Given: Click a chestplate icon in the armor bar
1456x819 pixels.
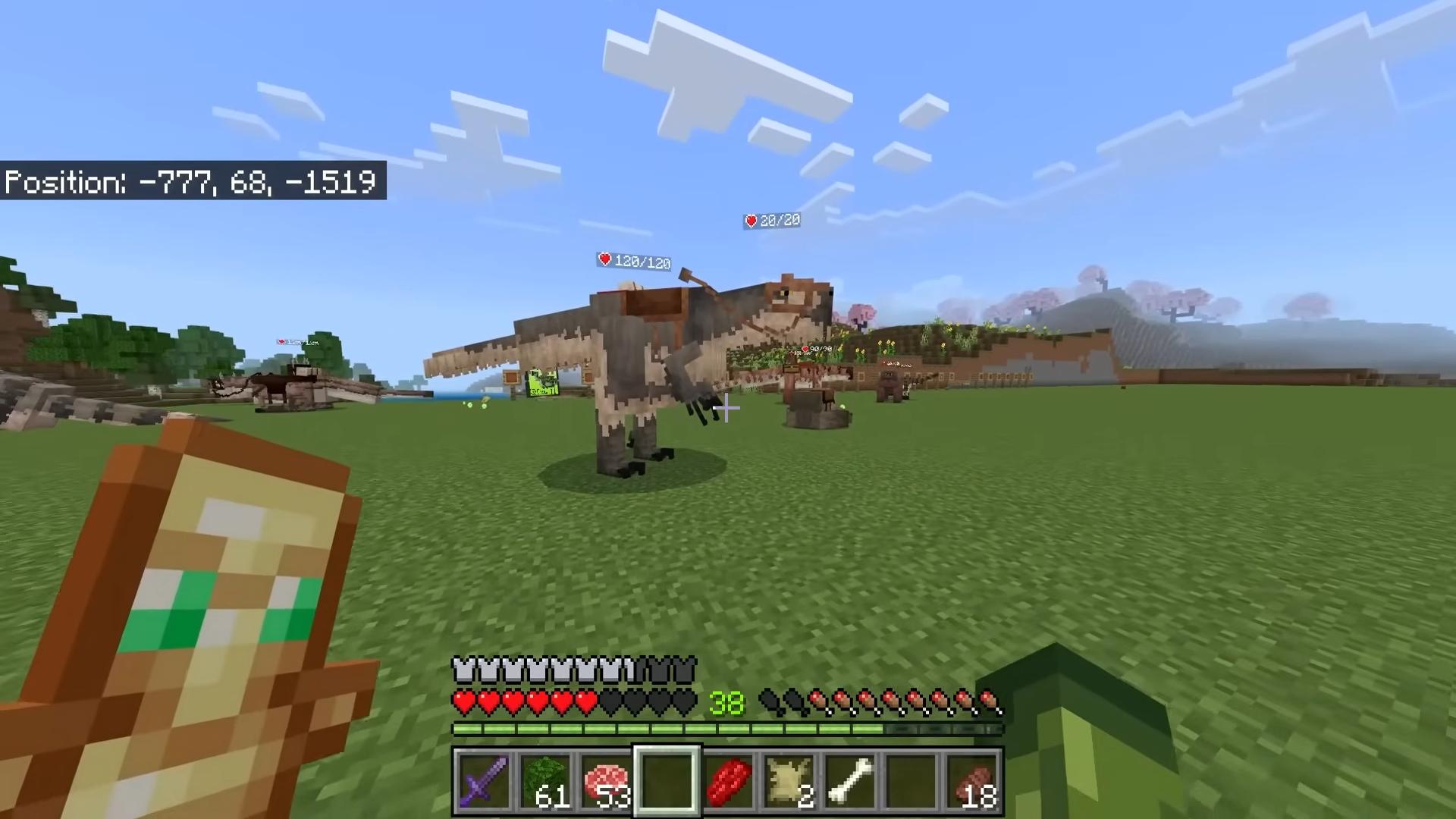Looking at the screenshot, I should [x=463, y=669].
